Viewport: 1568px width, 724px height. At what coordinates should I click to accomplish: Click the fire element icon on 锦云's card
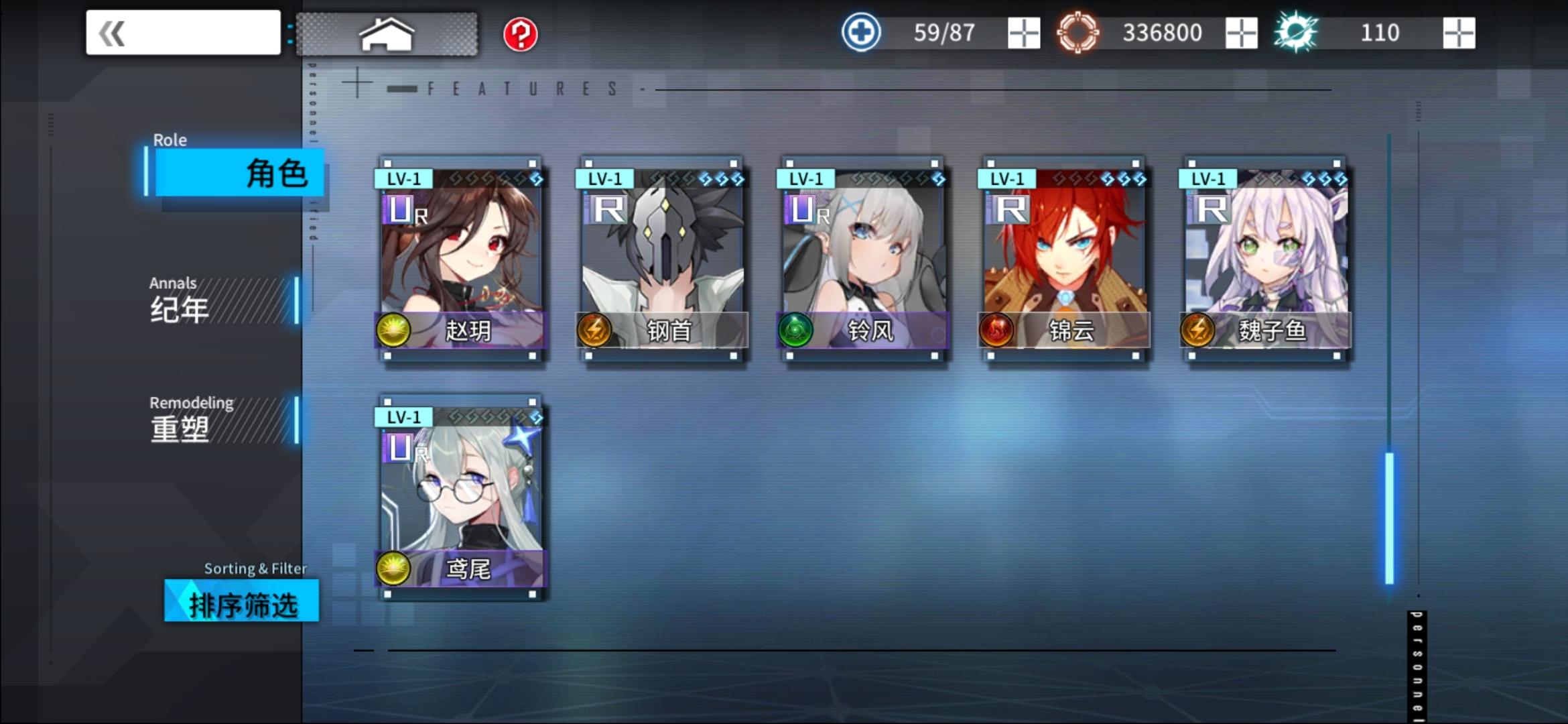[997, 331]
